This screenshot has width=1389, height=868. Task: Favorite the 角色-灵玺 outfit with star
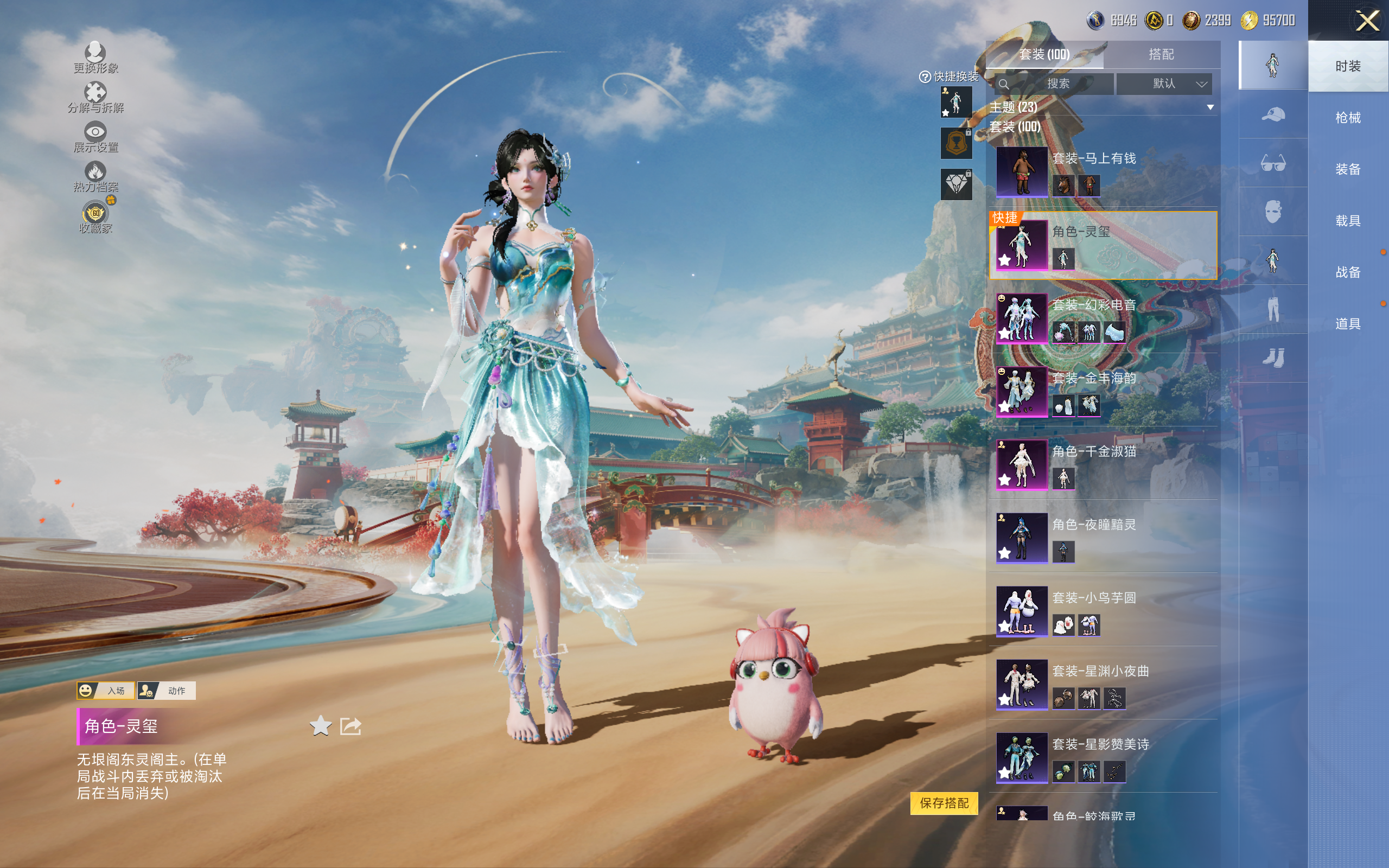click(x=320, y=726)
